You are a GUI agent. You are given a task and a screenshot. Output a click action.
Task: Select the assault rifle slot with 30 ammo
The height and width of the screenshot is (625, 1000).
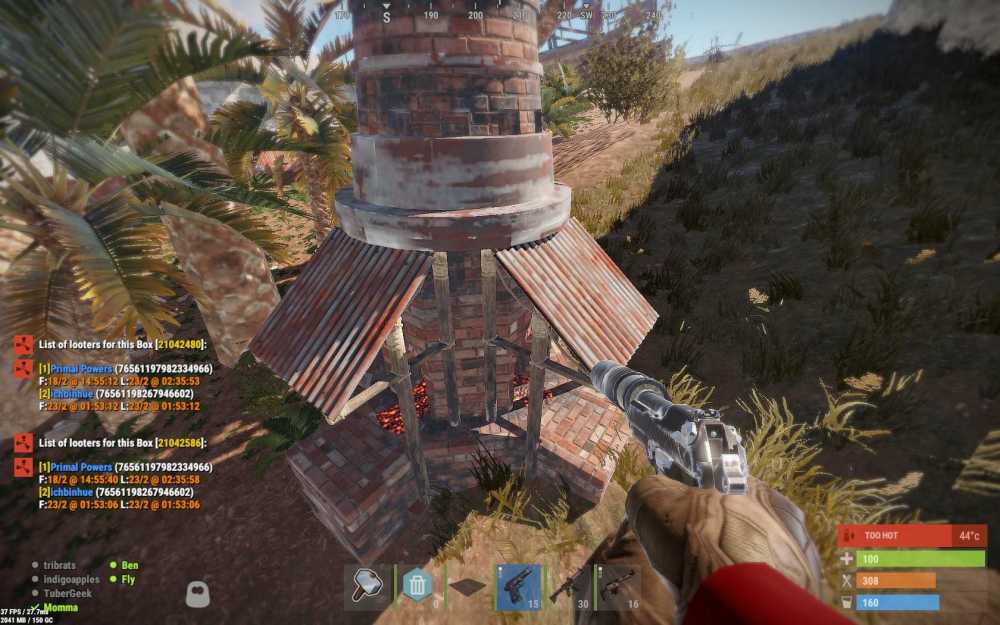pyautogui.click(x=568, y=587)
